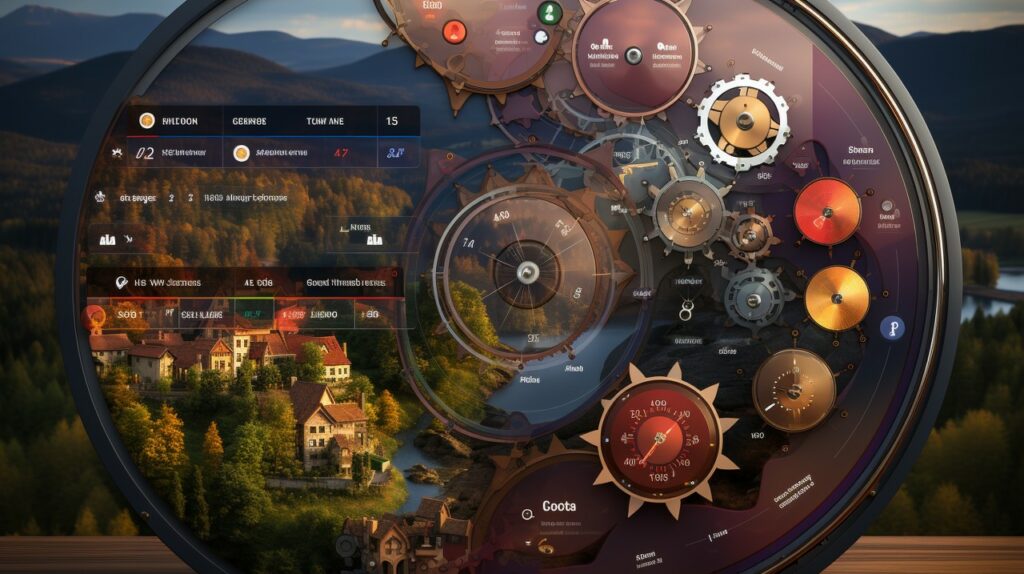Click the red 47 value cell

point(340,153)
